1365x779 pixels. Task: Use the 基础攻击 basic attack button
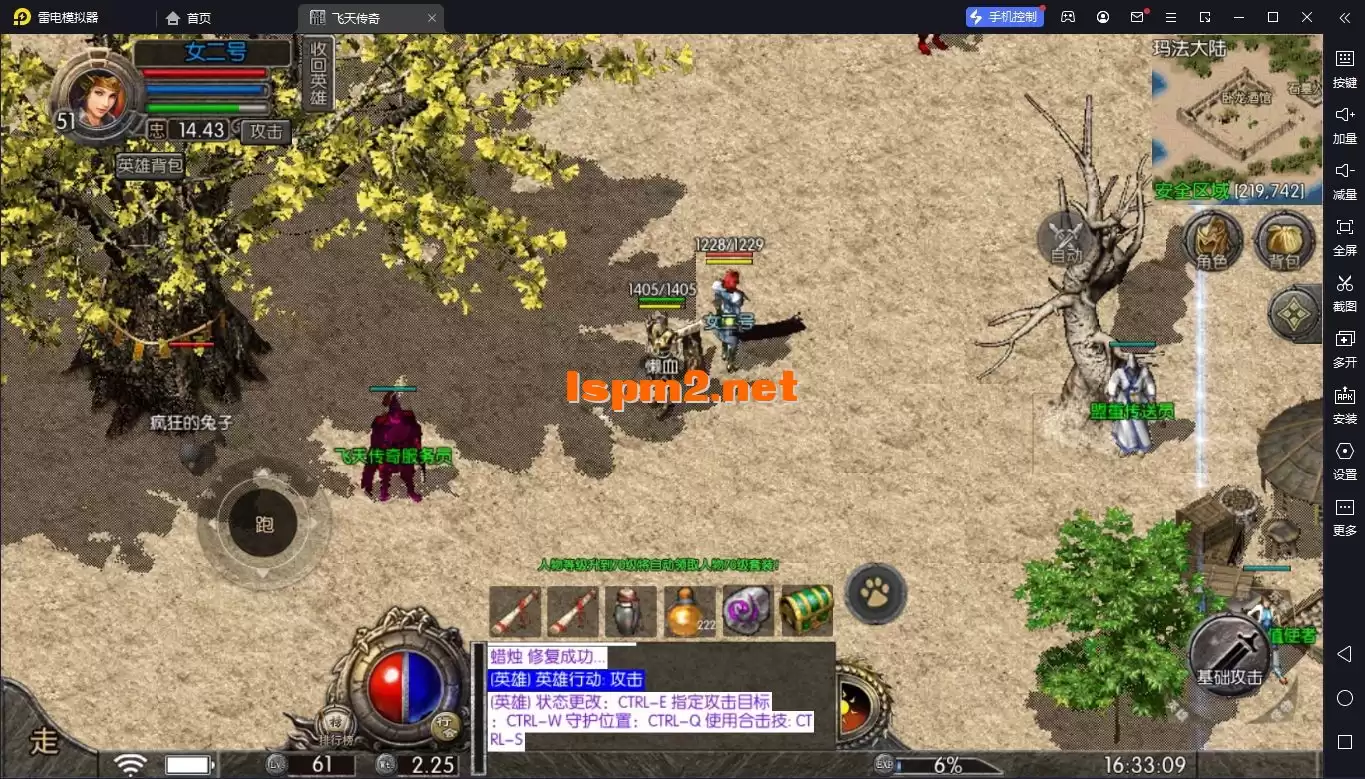(1229, 657)
